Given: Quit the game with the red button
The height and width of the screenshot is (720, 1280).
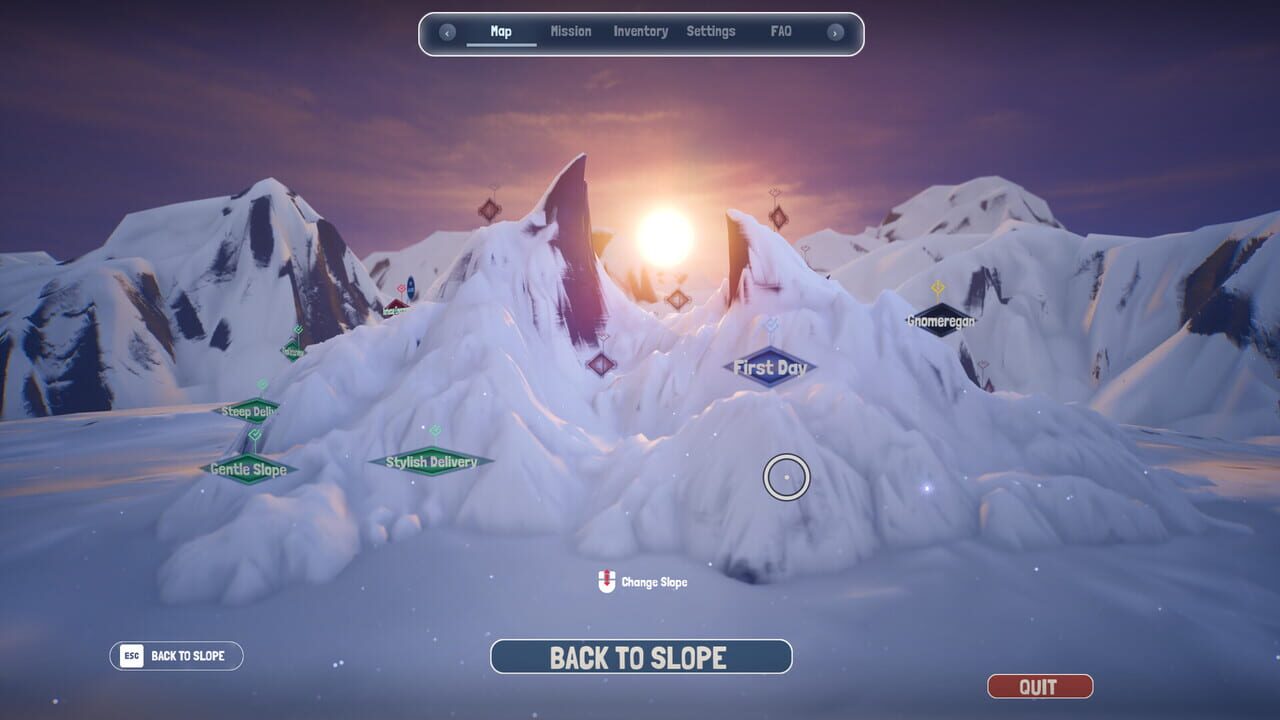Looking at the screenshot, I should pyautogui.click(x=1040, y=687).
